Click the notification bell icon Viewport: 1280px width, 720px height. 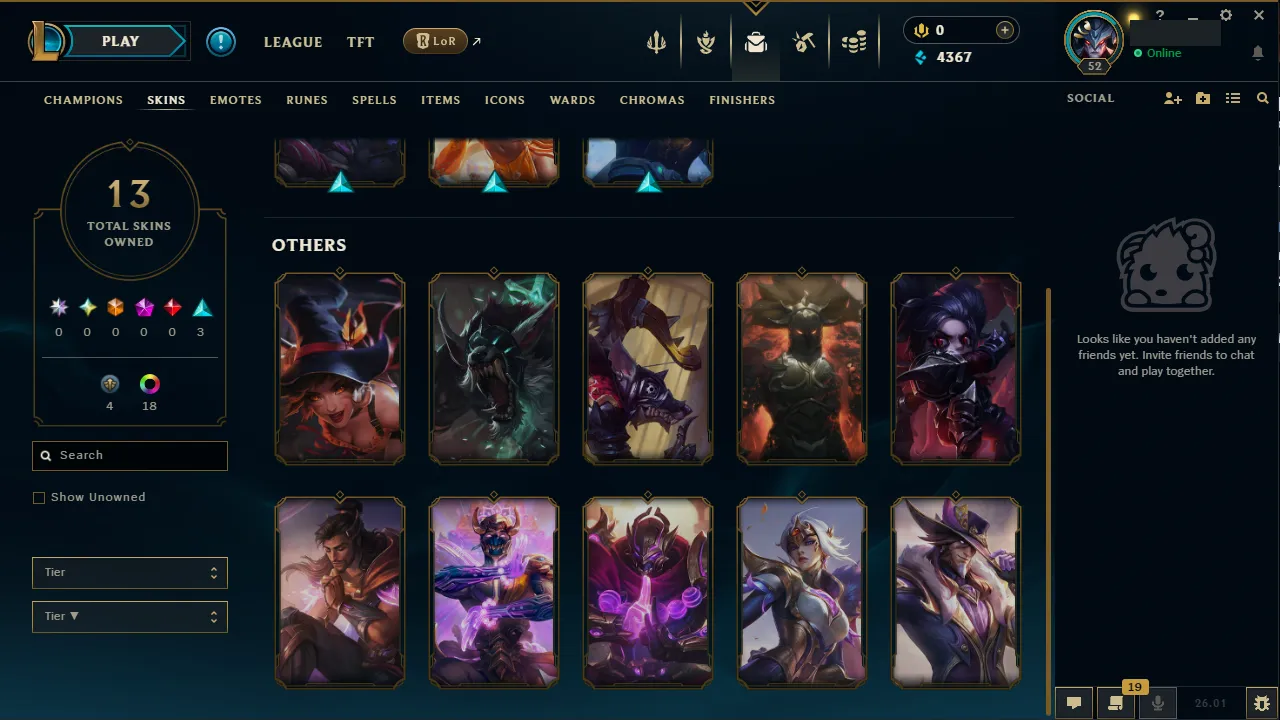tap(1257, 52)
